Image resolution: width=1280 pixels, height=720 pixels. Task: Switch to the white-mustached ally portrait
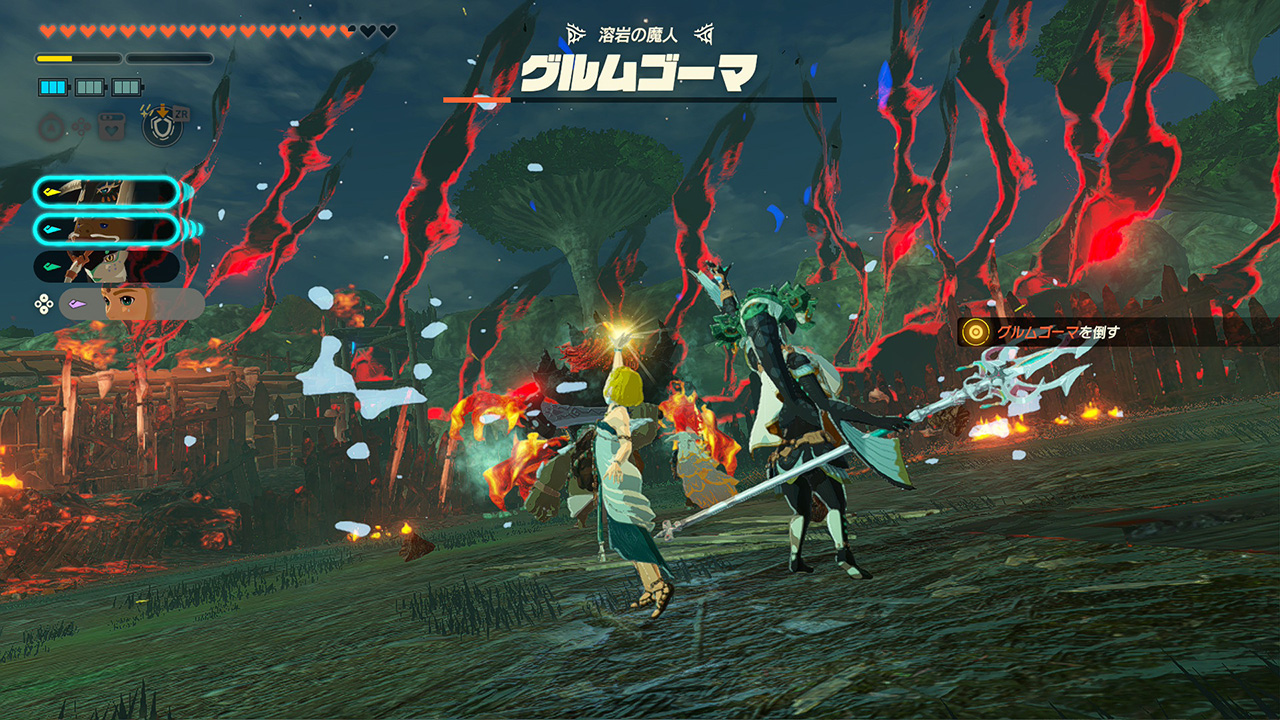tap(107, 230)
